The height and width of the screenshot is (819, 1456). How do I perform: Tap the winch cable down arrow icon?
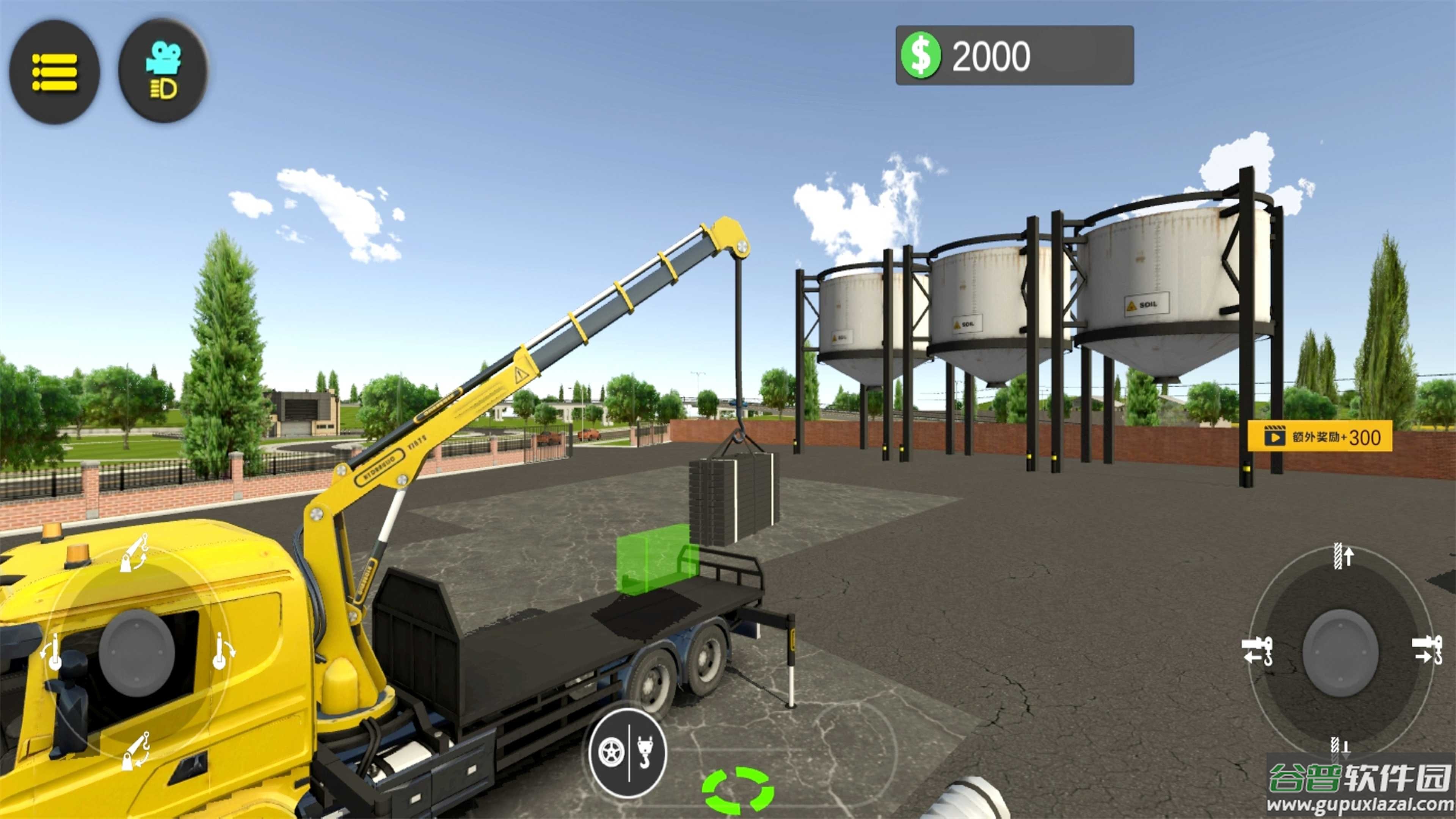pyautogui.click(x=1340, y=746)
